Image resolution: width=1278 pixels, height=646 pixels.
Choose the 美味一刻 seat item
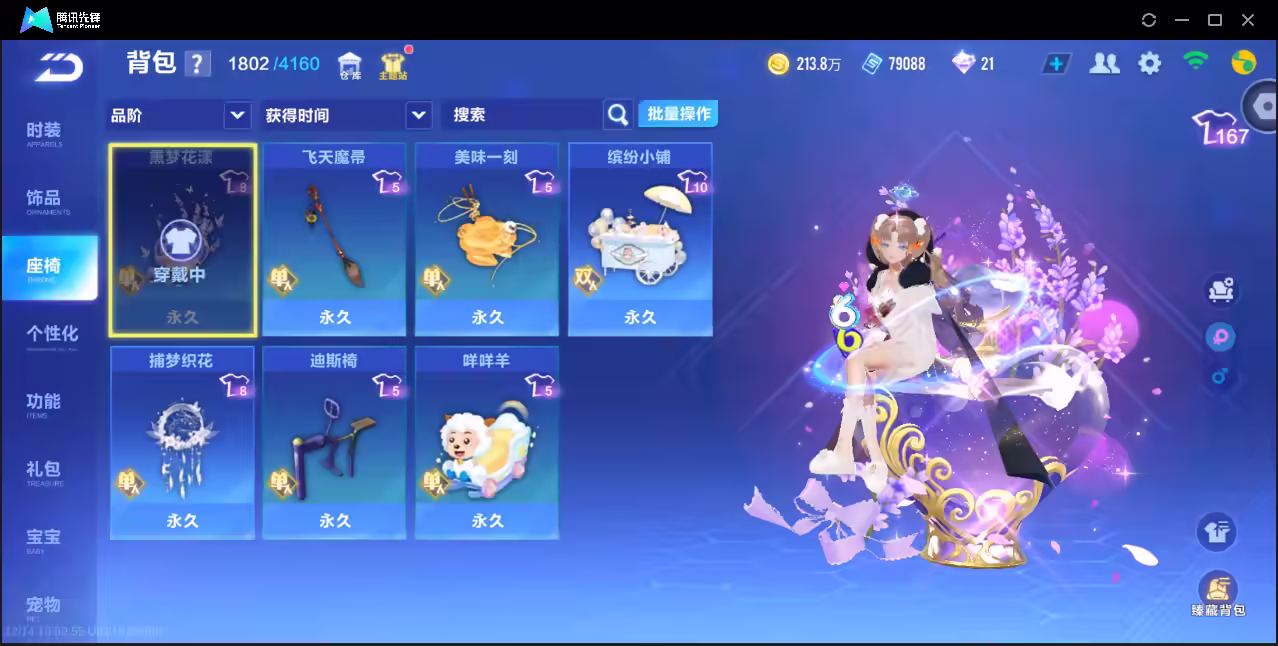click(x=487, y=240)
